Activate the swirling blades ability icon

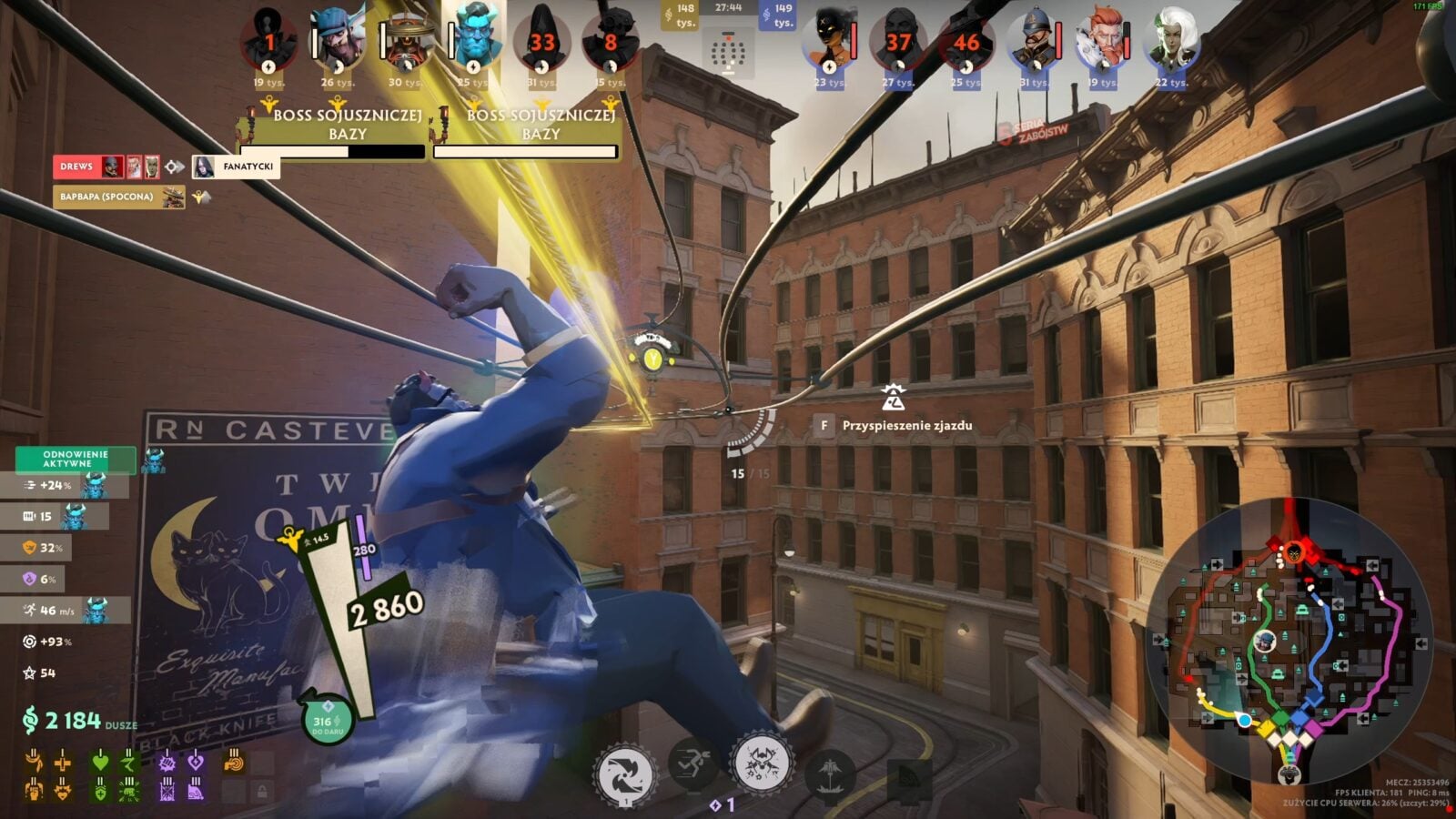(x=624, y=773)
